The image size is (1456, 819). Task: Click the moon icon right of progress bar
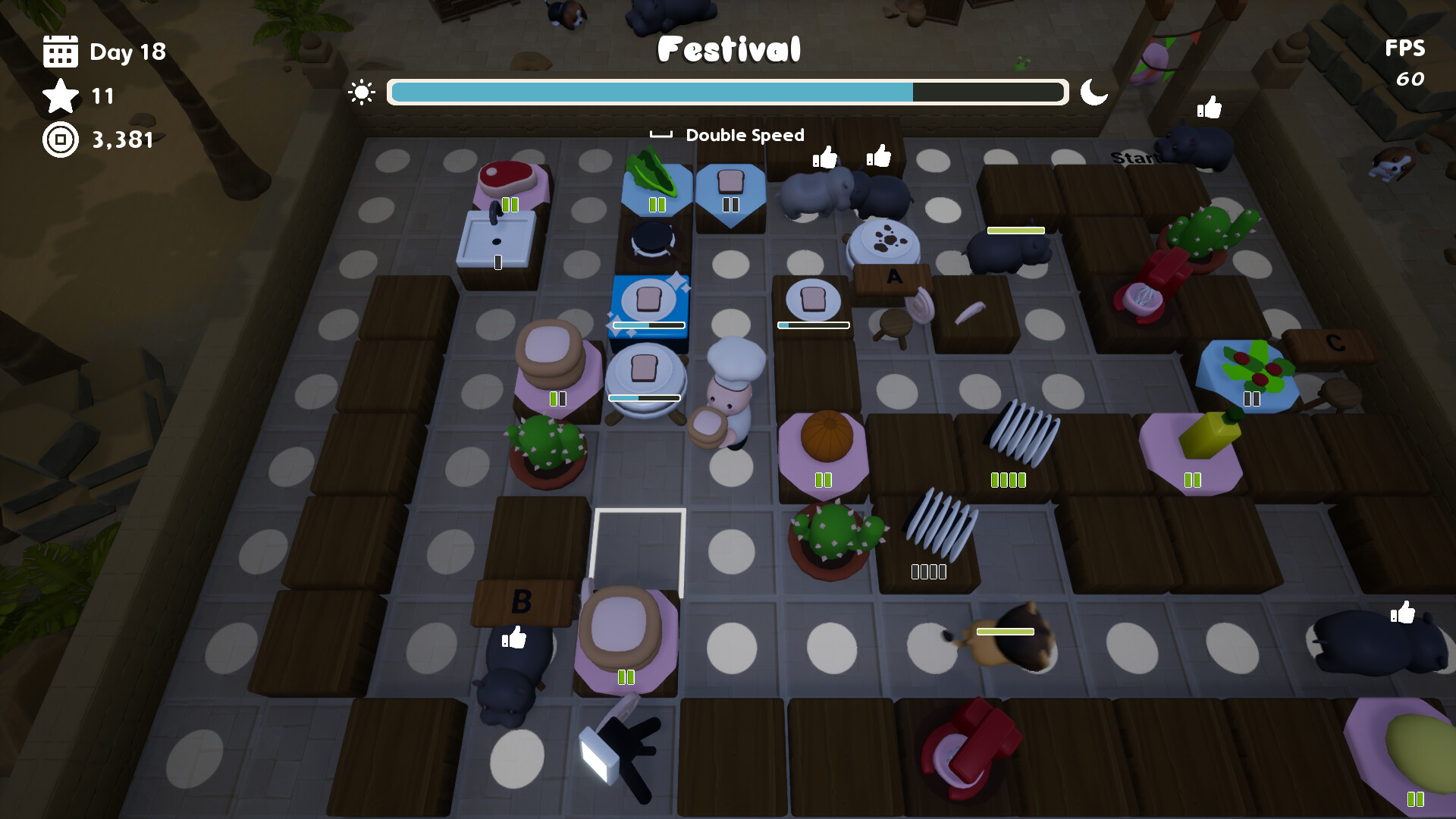click(x=1094, y=93)
